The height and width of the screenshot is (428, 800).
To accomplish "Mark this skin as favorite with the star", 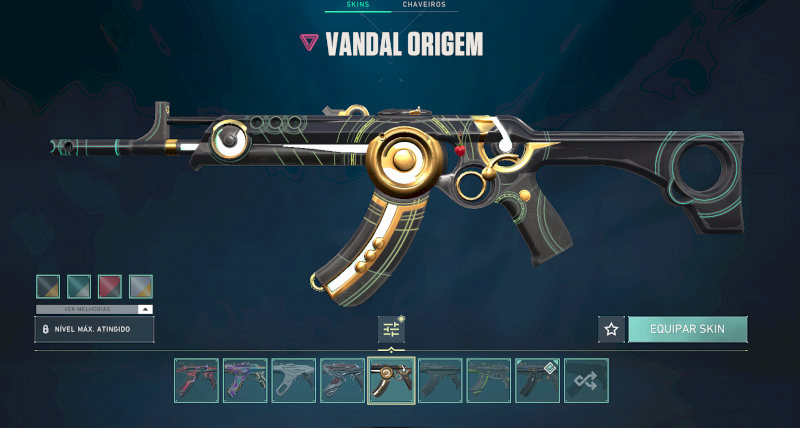I will pyautogui.click(x=611, y=329).
